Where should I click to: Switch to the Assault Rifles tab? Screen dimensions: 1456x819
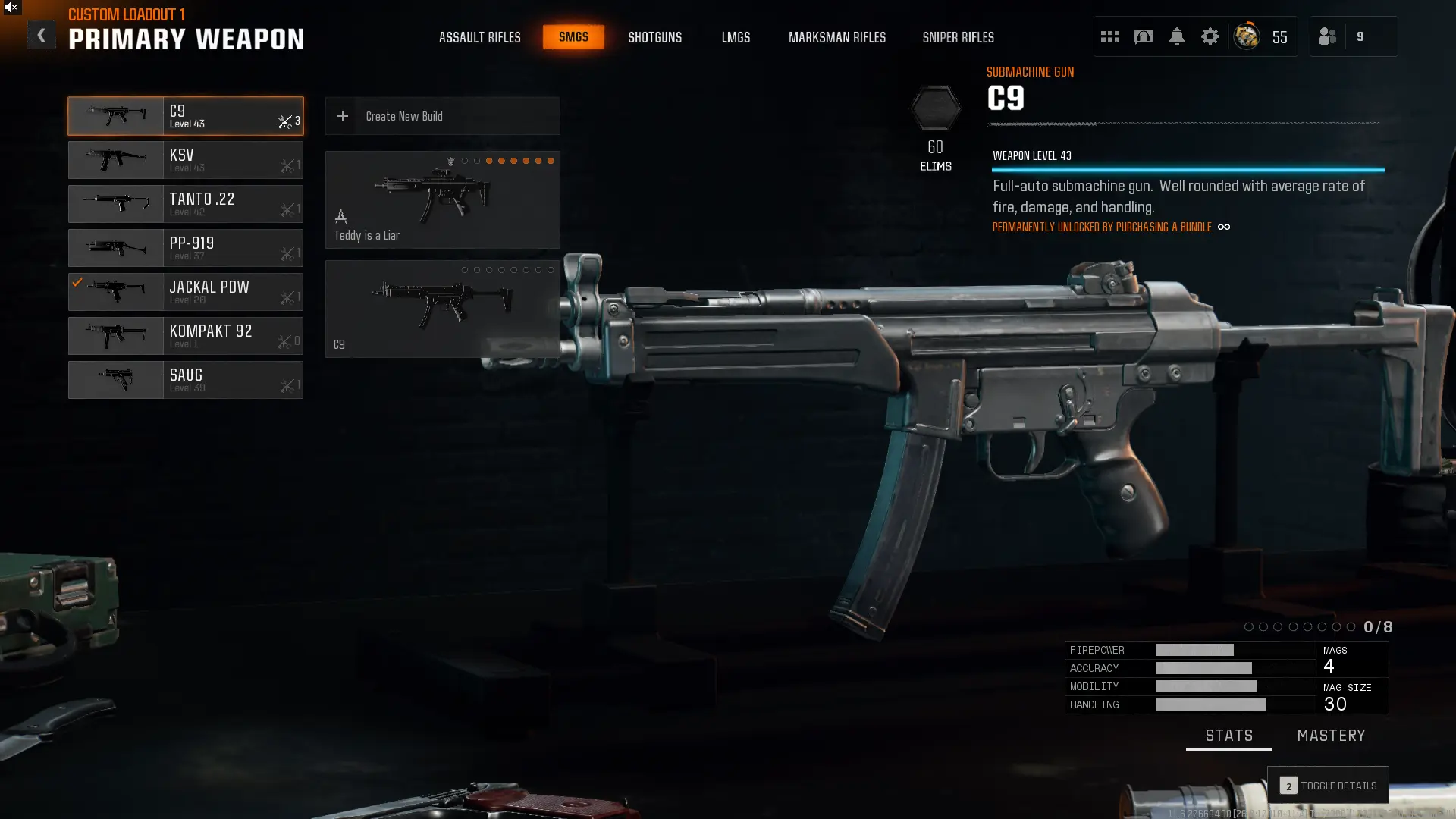tap(479, 37)
